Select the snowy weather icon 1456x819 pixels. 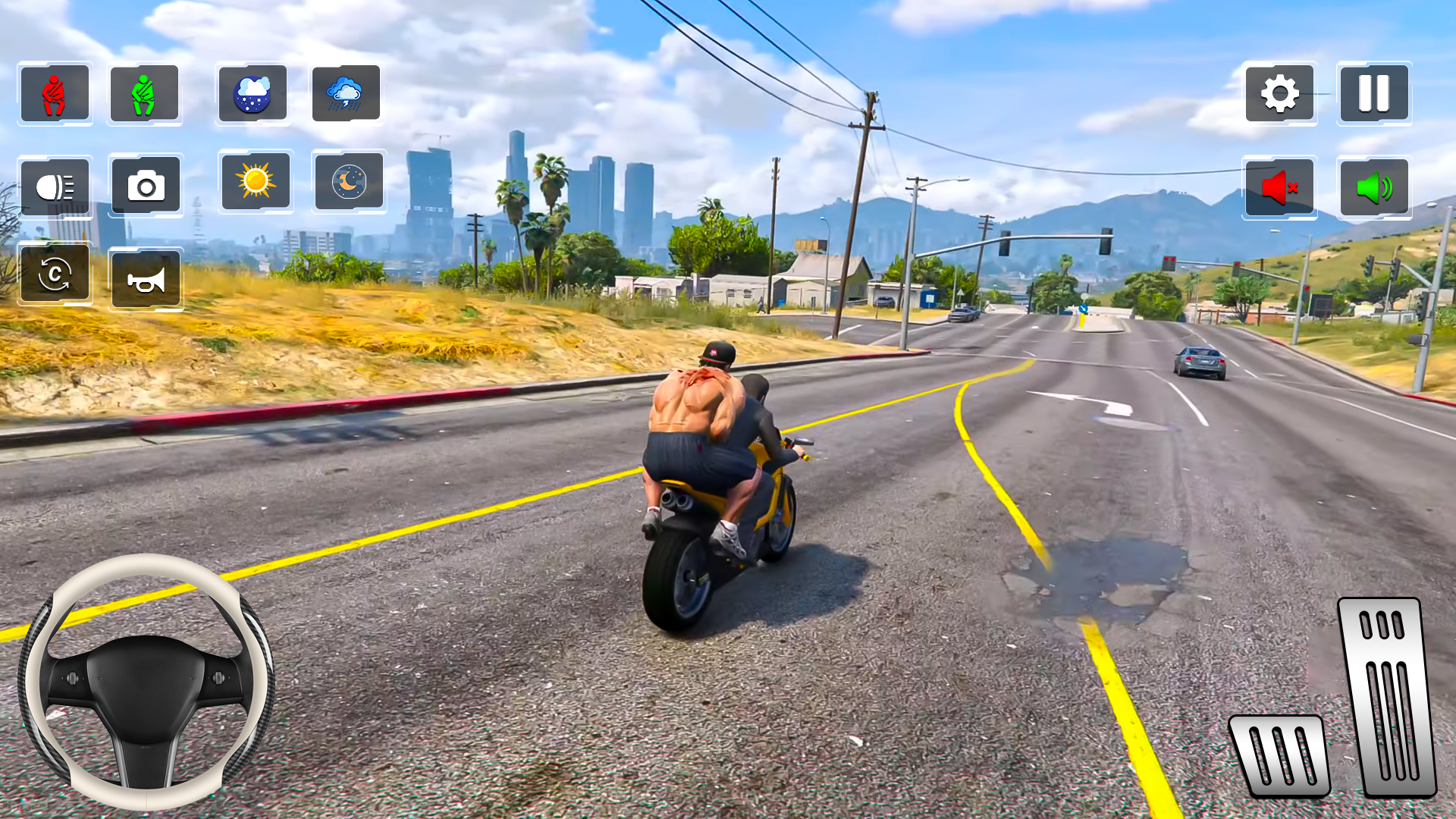(253, 93)
